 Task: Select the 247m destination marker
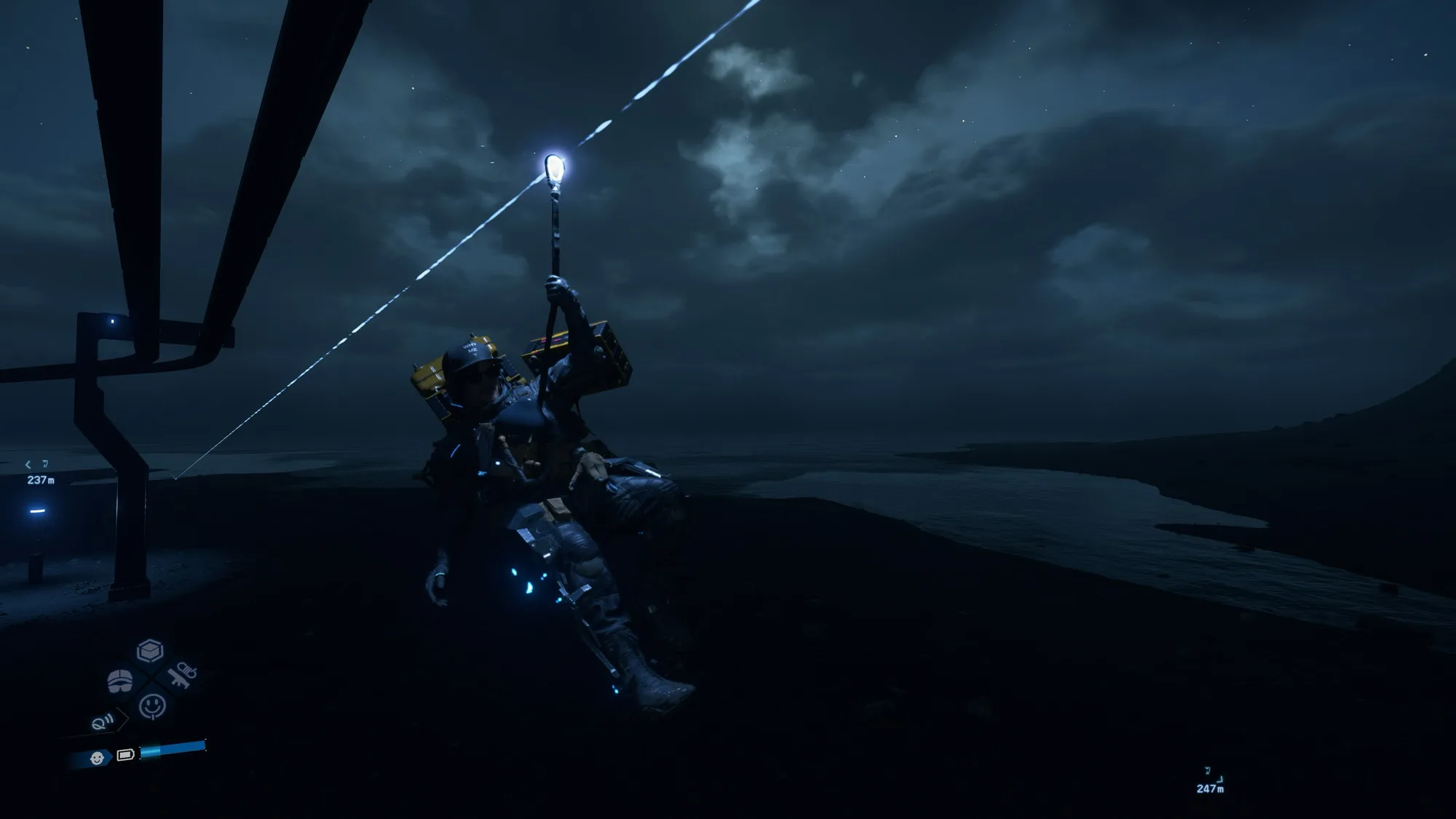click(x=1210, y=781)
